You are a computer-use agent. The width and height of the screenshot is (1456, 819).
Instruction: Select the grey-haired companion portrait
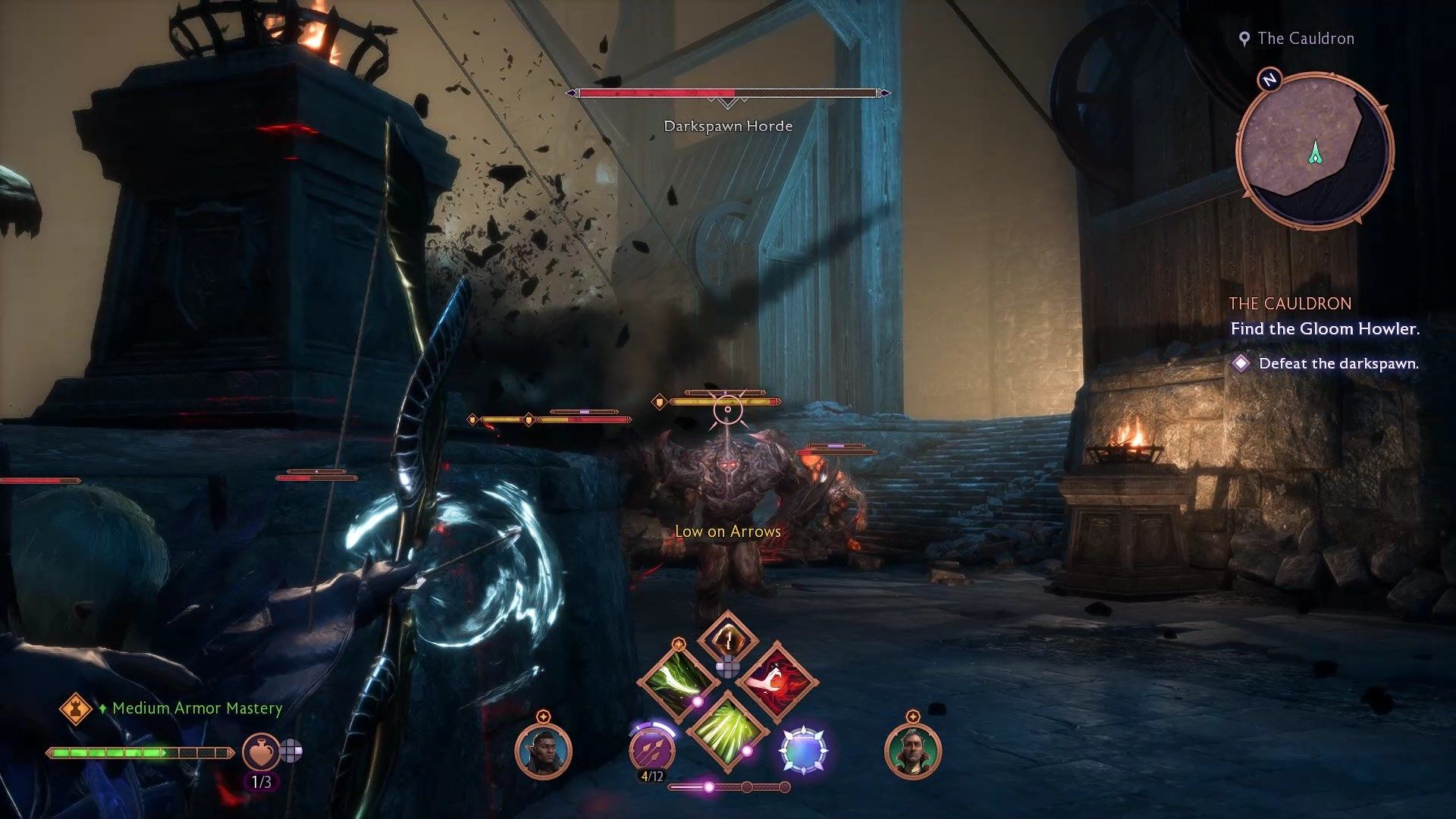(912, 751)
